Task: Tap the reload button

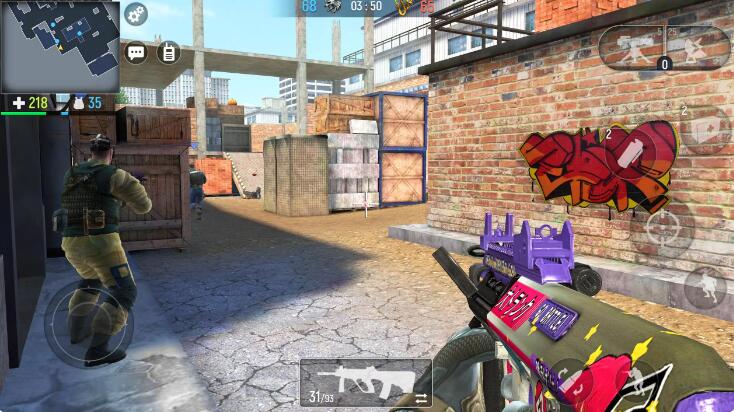Action: click(572, 380)
